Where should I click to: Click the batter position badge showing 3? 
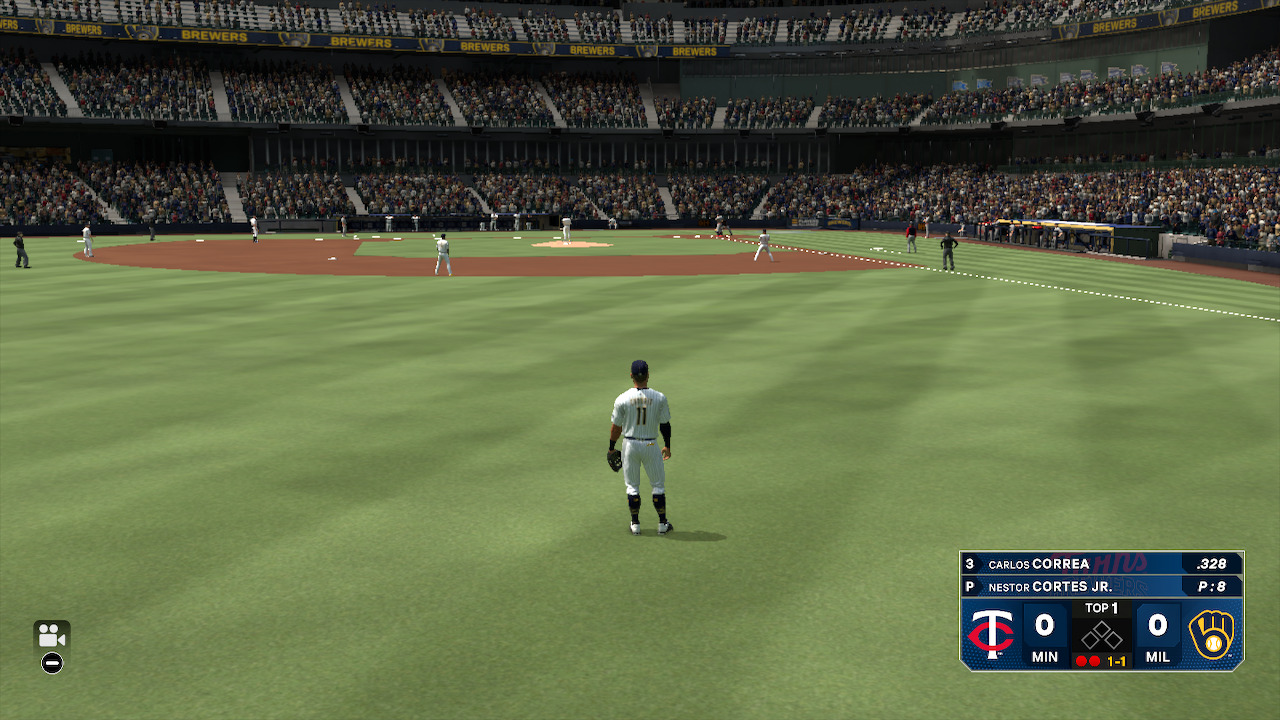coord(970,563)
